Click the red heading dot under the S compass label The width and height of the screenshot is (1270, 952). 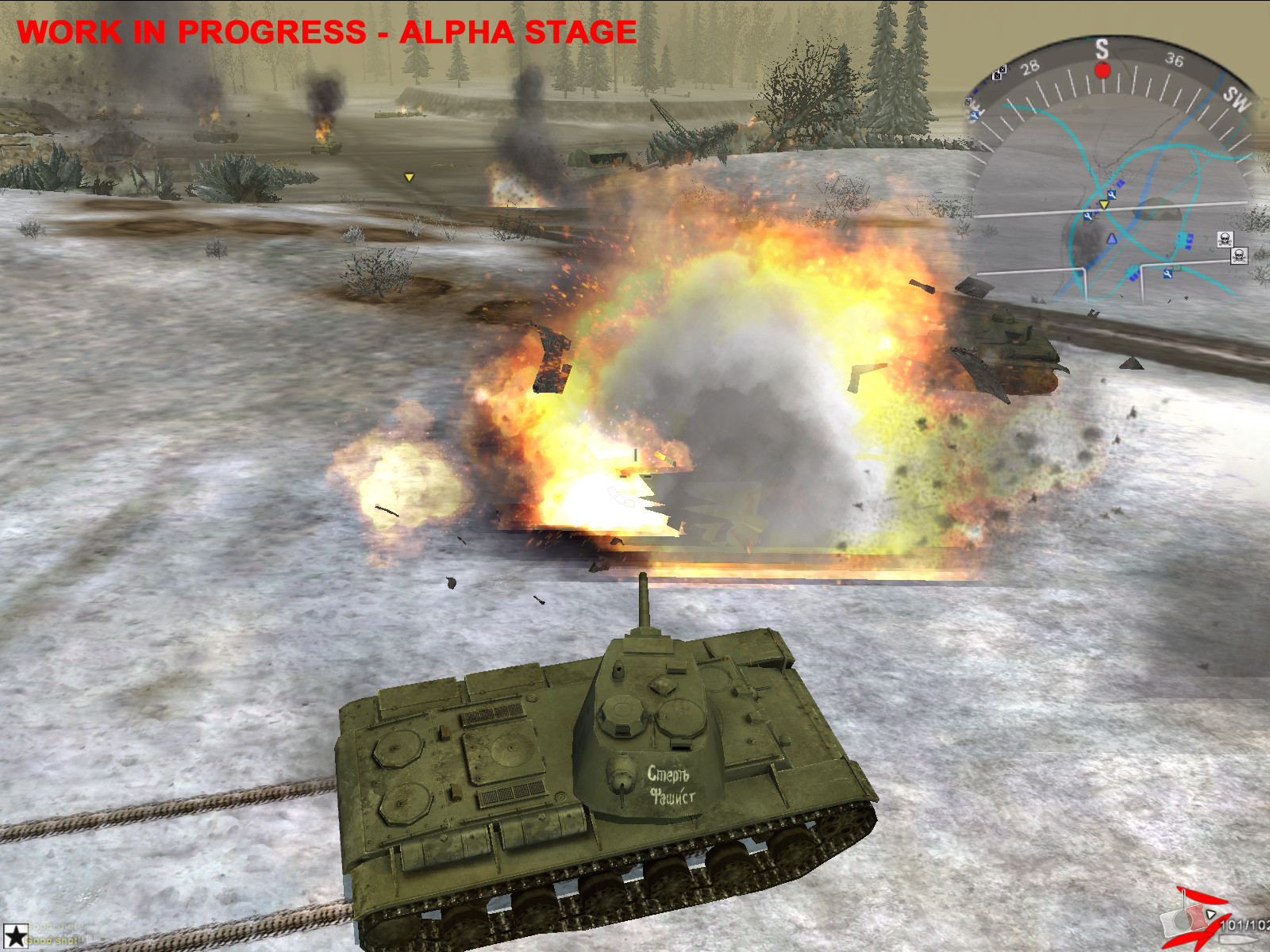point(1103,72)
